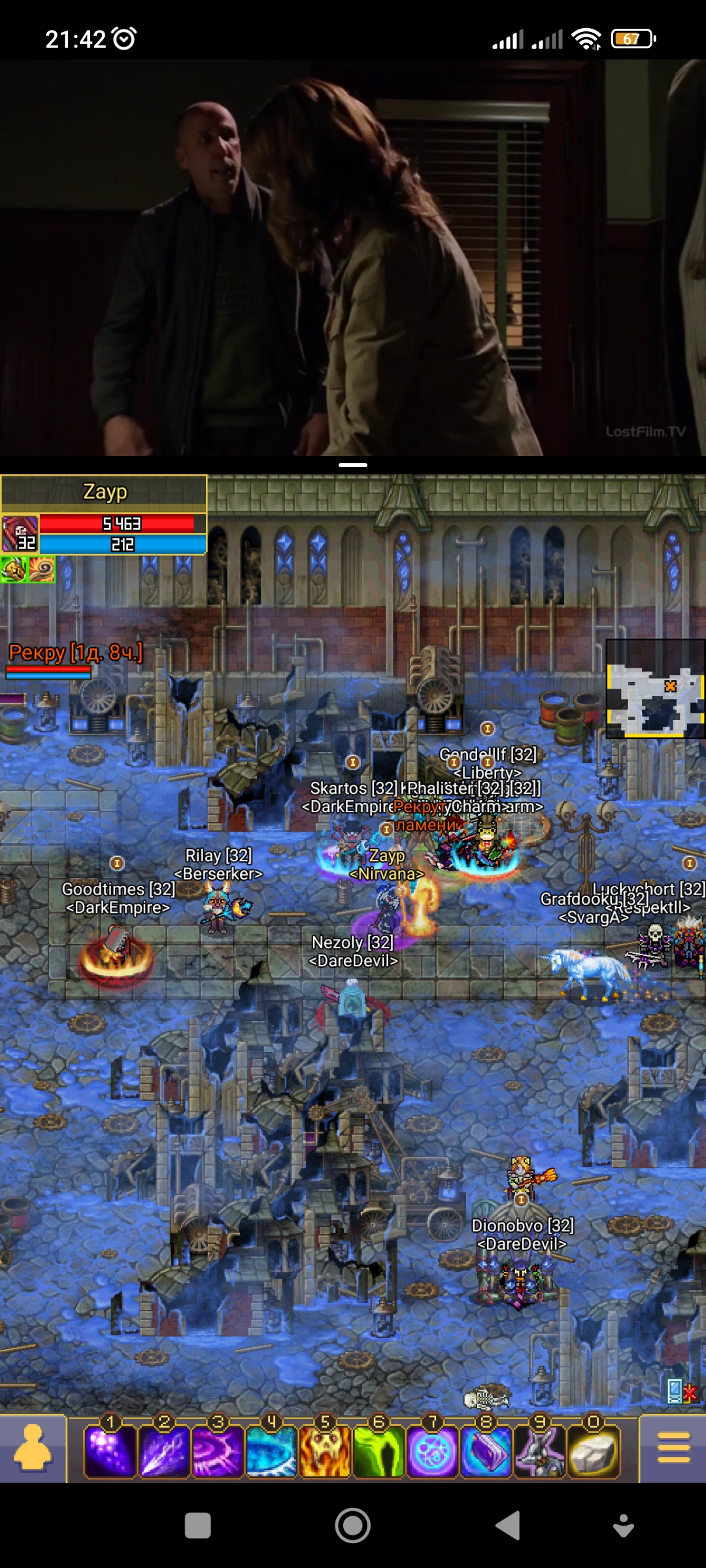Trigger the flaming skull skill in slot 5
This screenshot has width=706, height=1568.
coord(325,1452)
